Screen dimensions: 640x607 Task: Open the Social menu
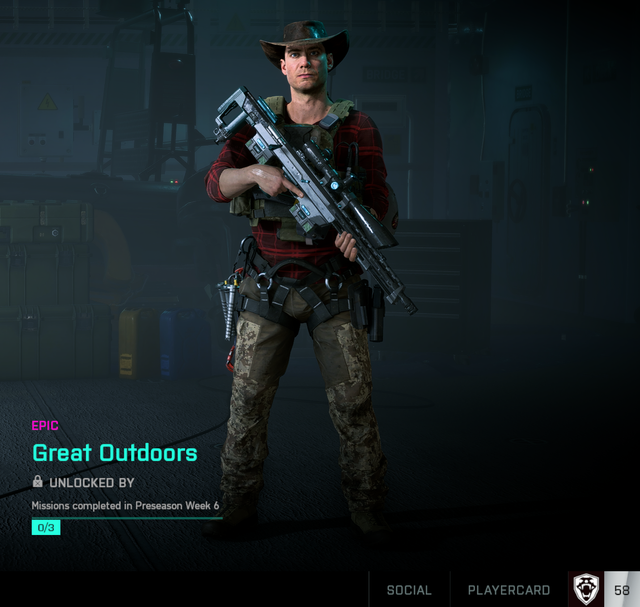pyautogui.click(x=409, y=590)
